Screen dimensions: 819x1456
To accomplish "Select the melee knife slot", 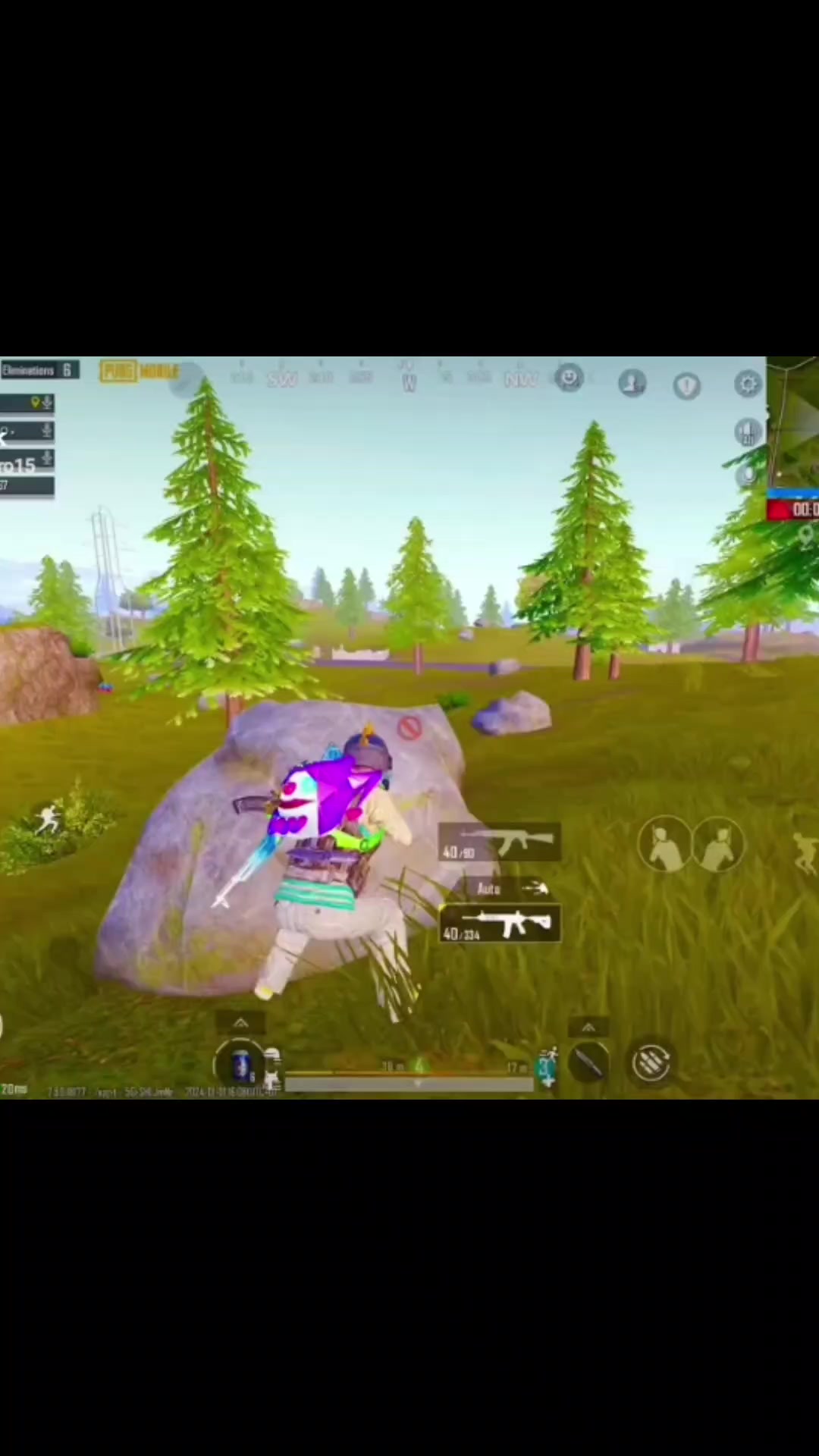I will 589,1063.
